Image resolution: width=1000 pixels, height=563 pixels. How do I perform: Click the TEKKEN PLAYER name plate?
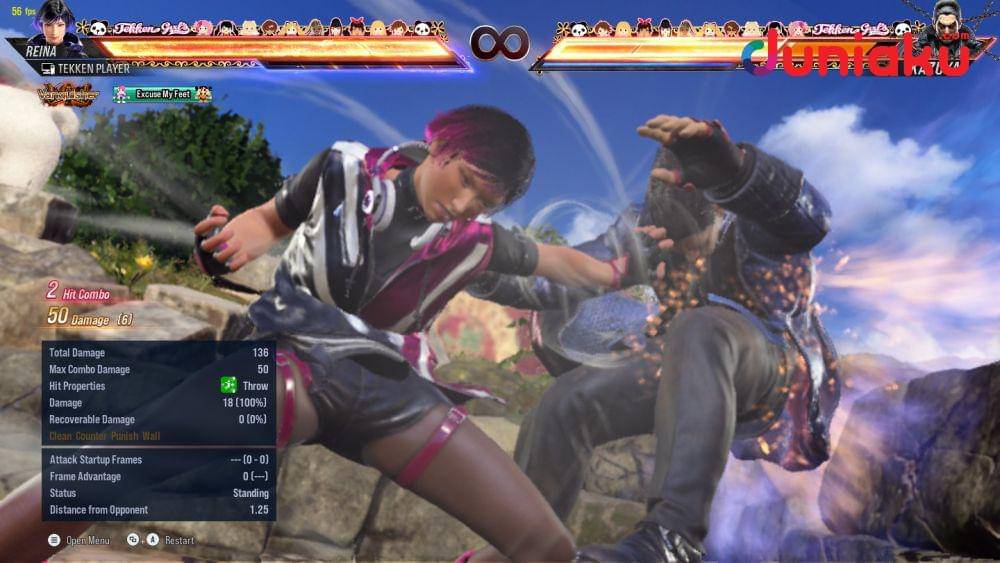(90, 68)
